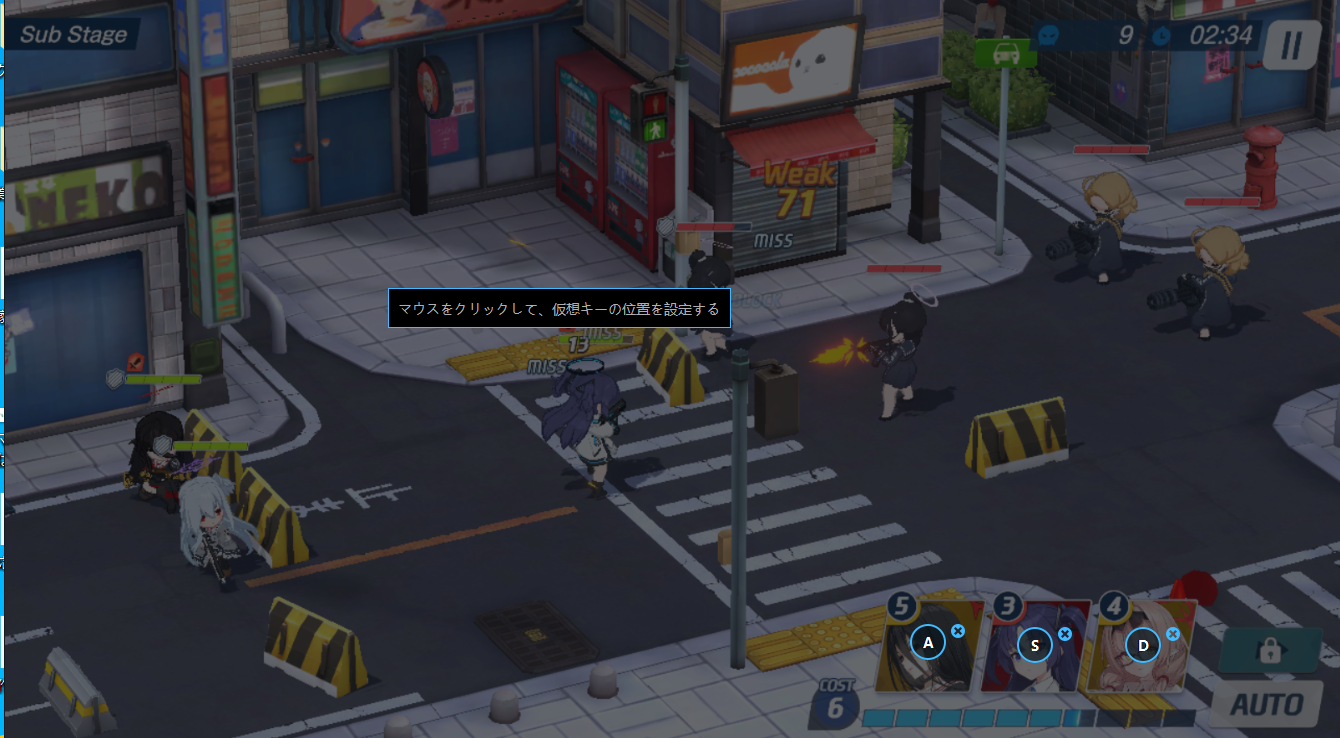Screen dimensions: 1340x738
Task: Remove the D virtual key mapping
Action: point(1173,634)
